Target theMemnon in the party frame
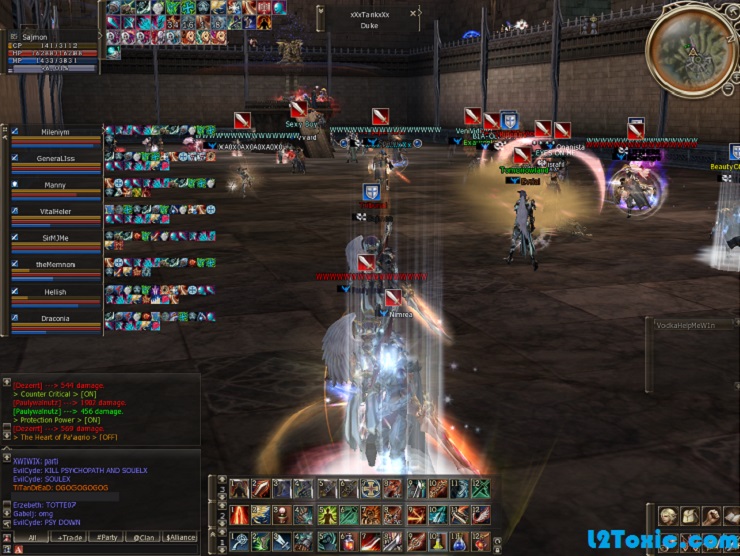 tap(55, 265)
